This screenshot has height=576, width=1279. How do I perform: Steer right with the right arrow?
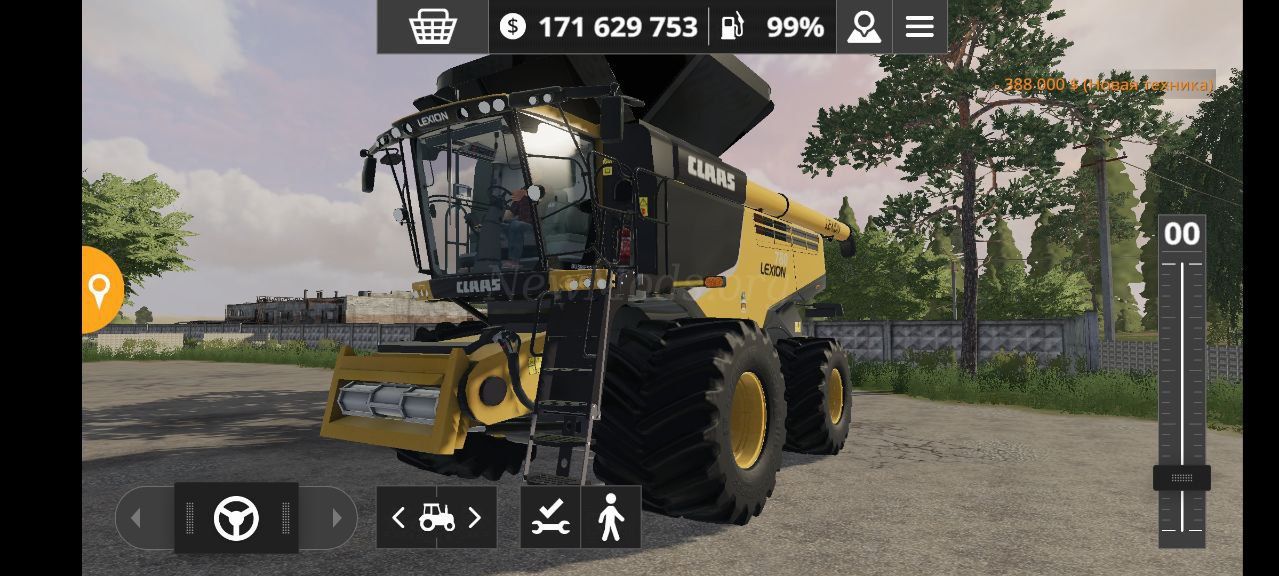pyautogui.click(x=336, y=518)
